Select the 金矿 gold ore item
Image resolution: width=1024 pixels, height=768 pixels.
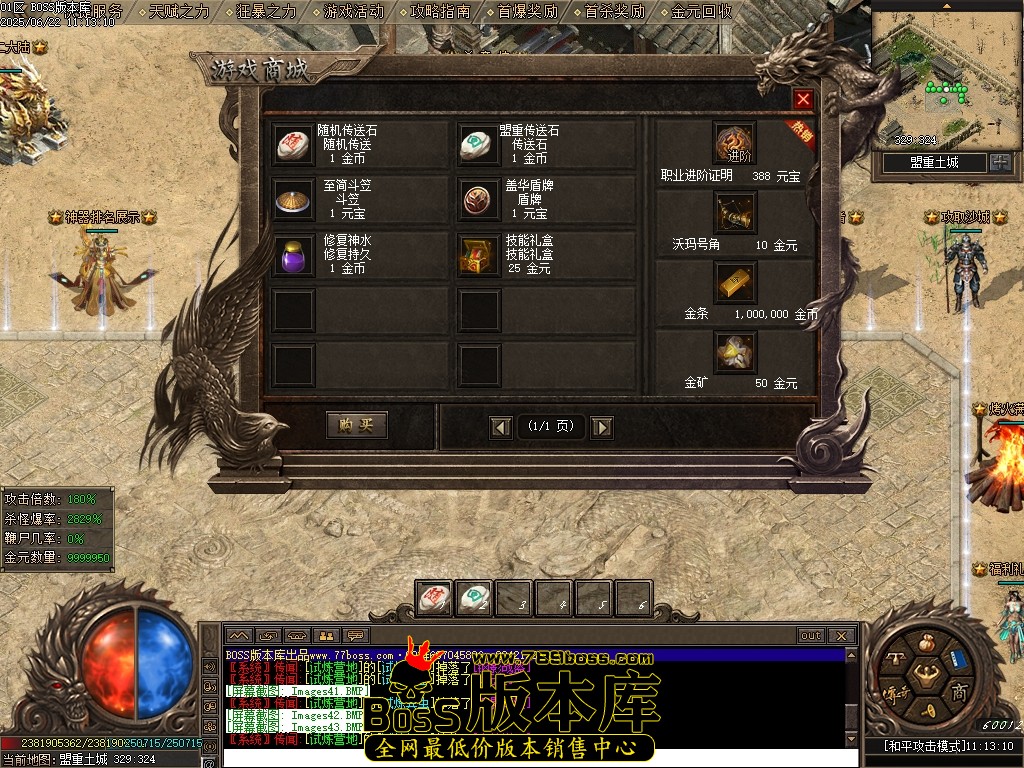[734, 352]
